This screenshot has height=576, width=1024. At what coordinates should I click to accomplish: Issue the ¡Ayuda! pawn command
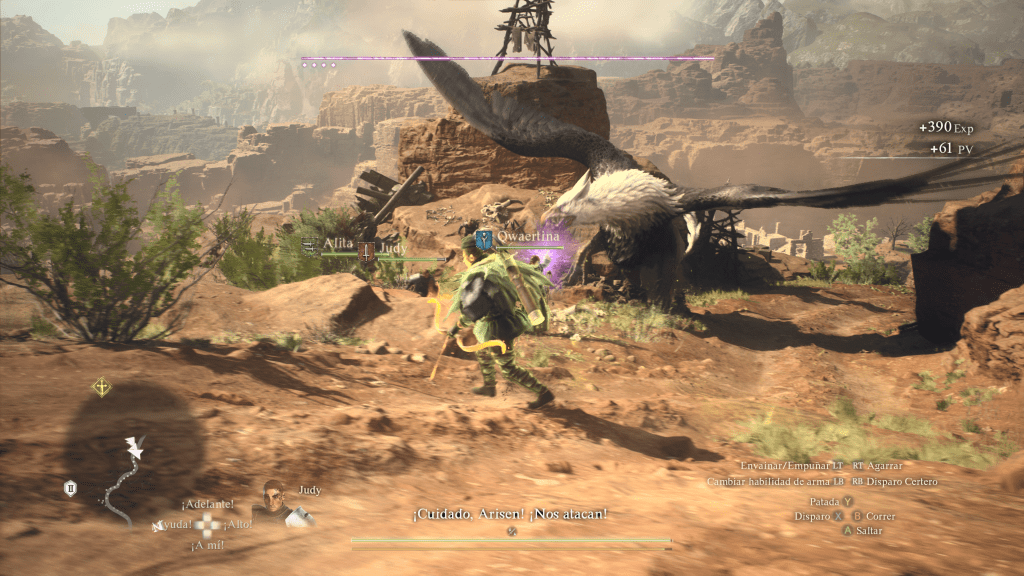click(x=173, y=524)
